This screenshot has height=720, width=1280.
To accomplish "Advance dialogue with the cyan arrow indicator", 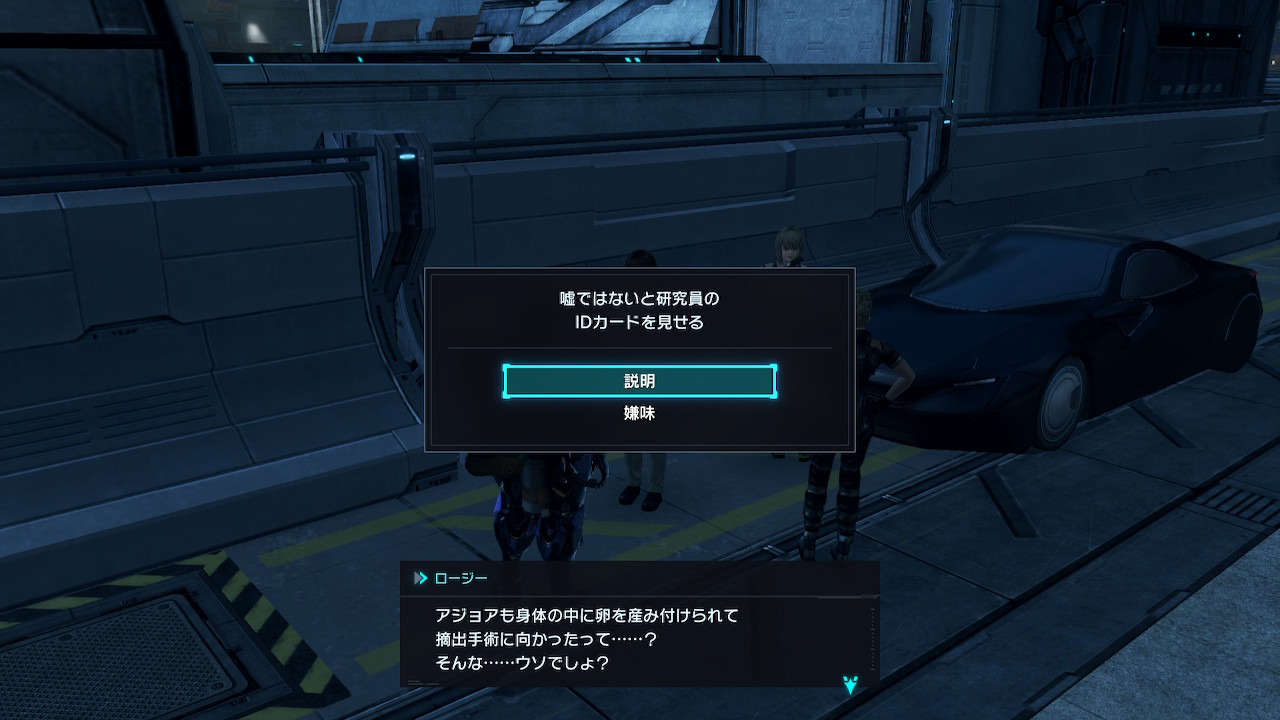I will coord(850,685).
